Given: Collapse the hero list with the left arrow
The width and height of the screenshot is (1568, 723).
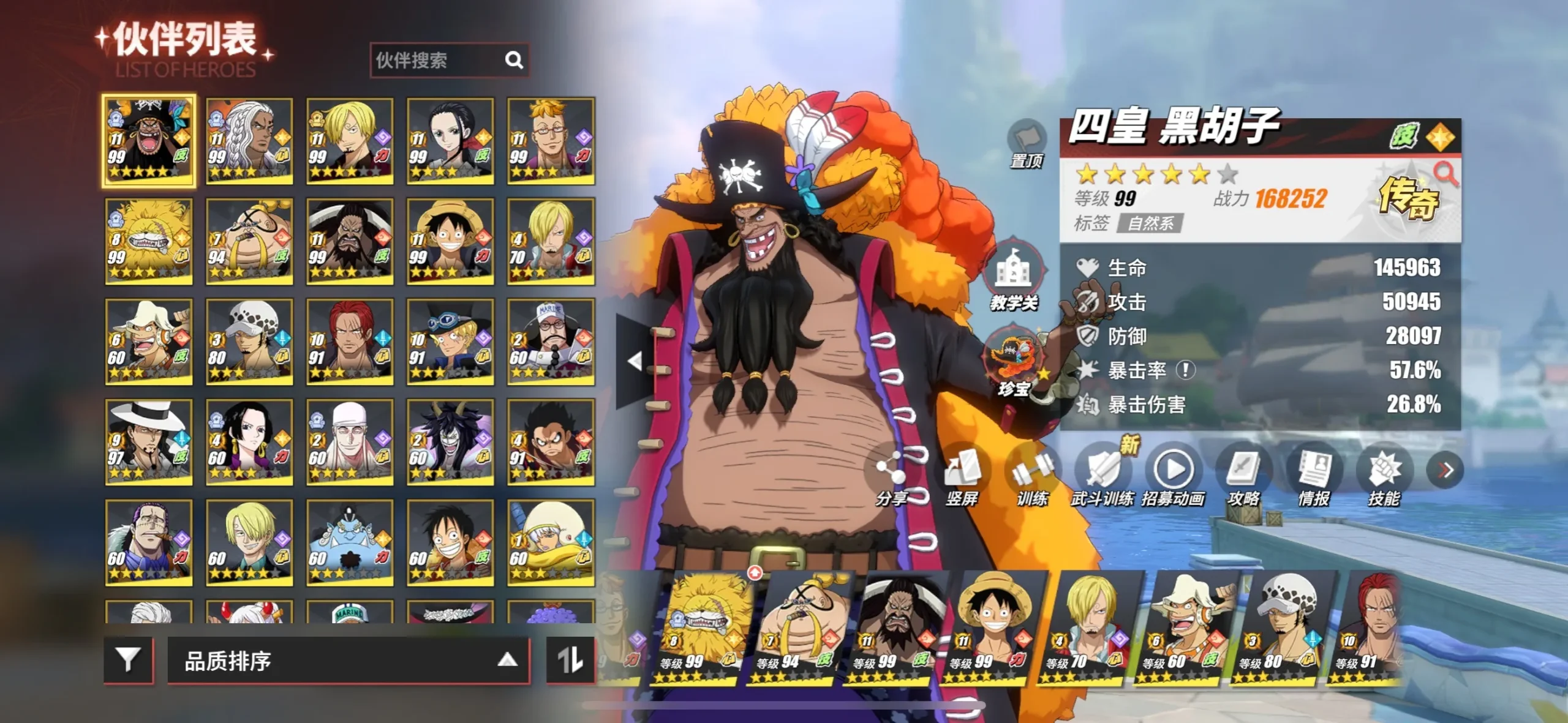Looking at the screenshot, I should pos(635,361).
